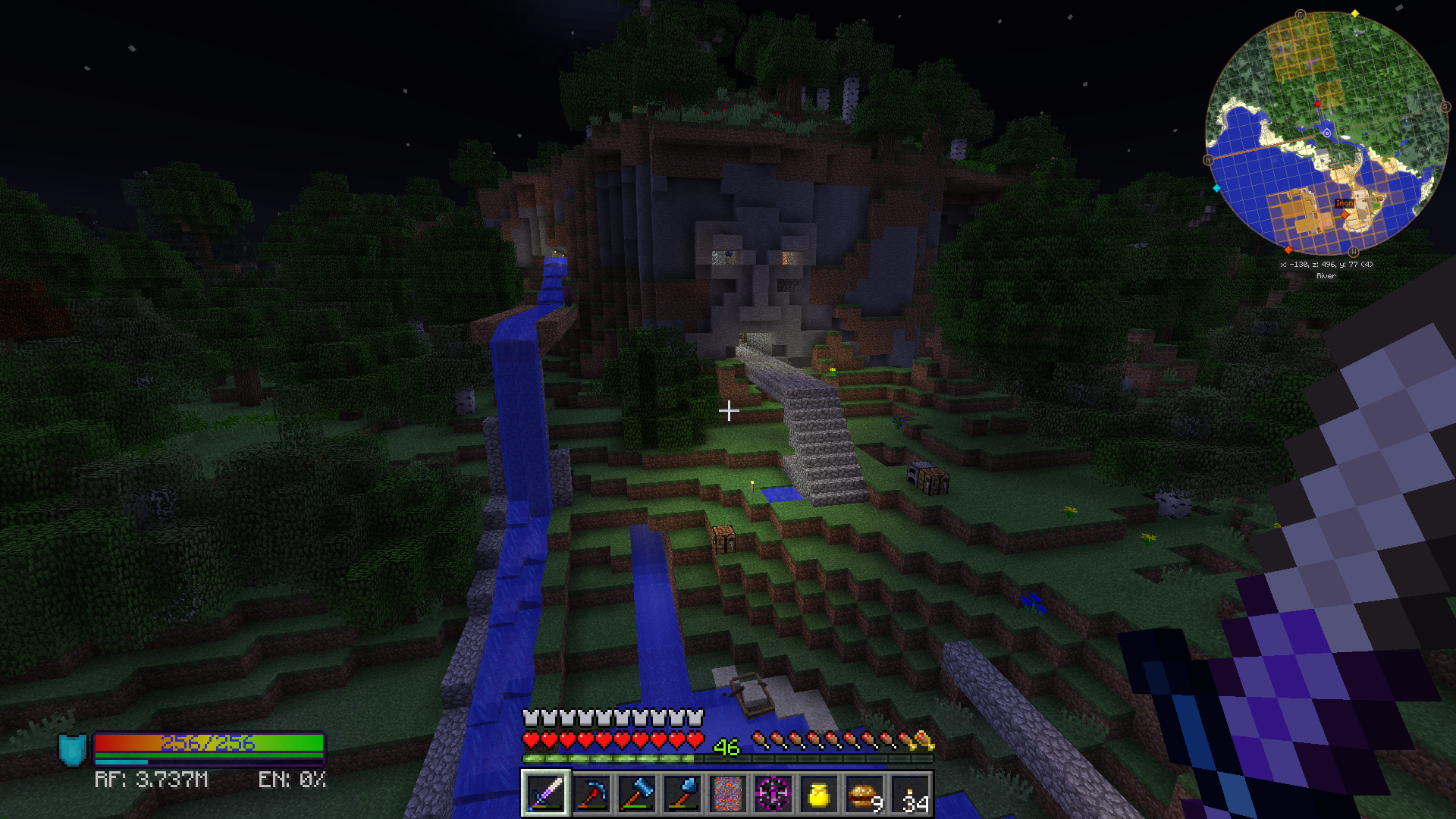Screen dimensions: 1456x819
Task: Select the burger stack hotbar slot
Action: click(864, 794)
